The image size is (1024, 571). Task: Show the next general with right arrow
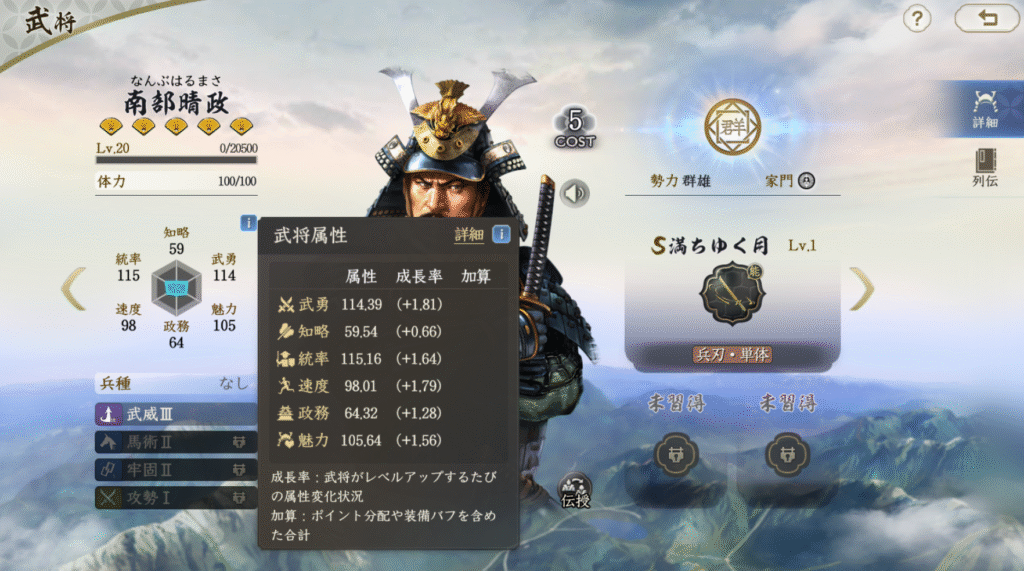861,289
